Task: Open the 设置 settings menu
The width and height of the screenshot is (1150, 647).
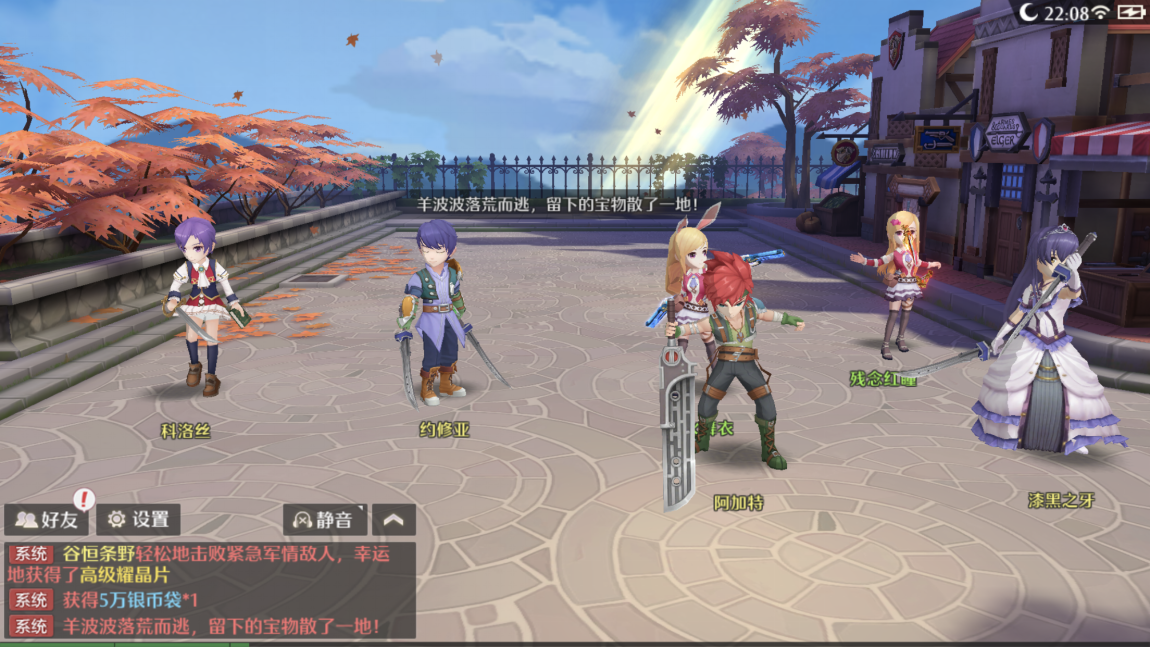Action: tap(139, 519)
